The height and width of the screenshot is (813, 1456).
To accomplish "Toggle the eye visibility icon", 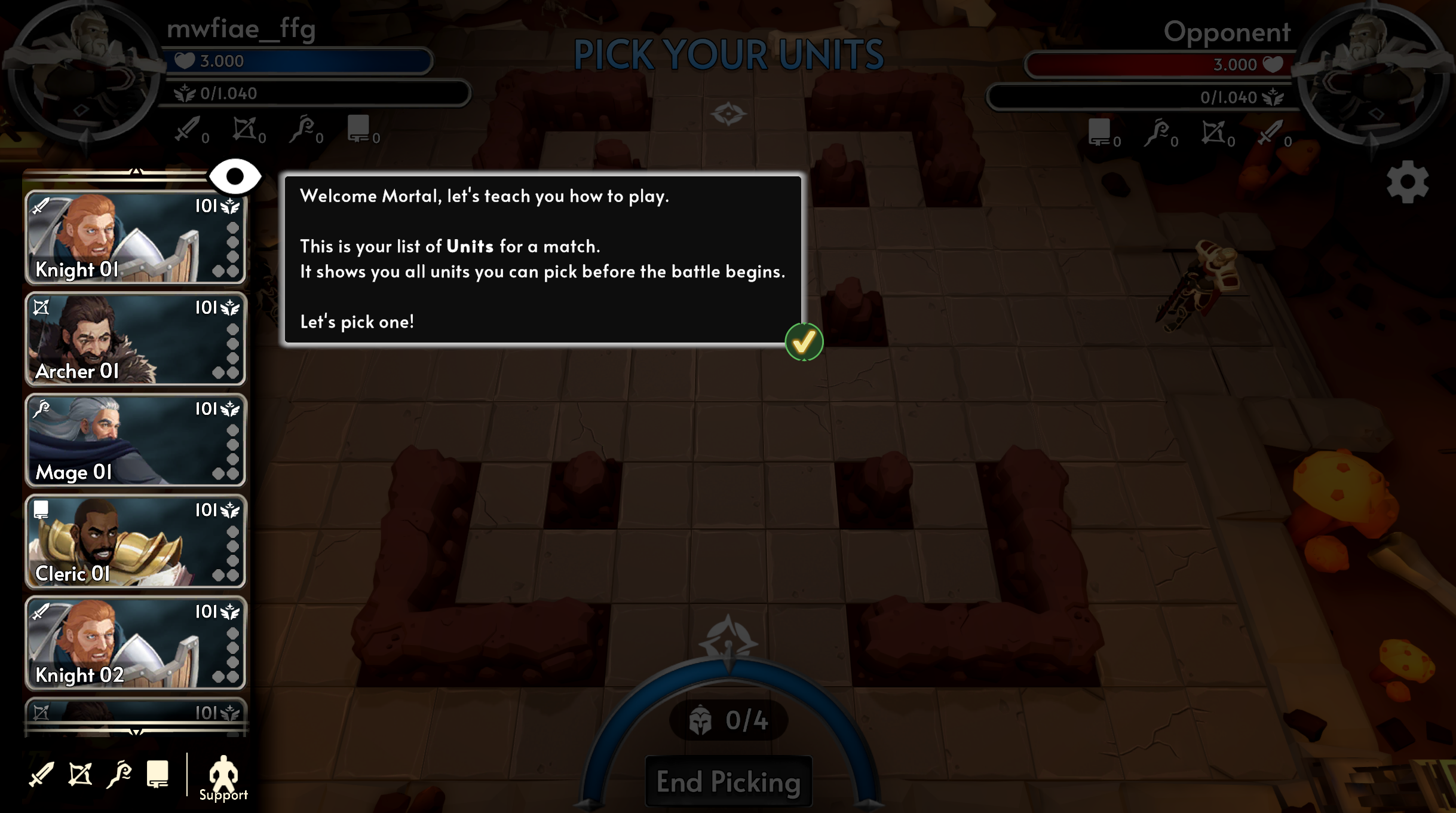I will pos(235,176).
